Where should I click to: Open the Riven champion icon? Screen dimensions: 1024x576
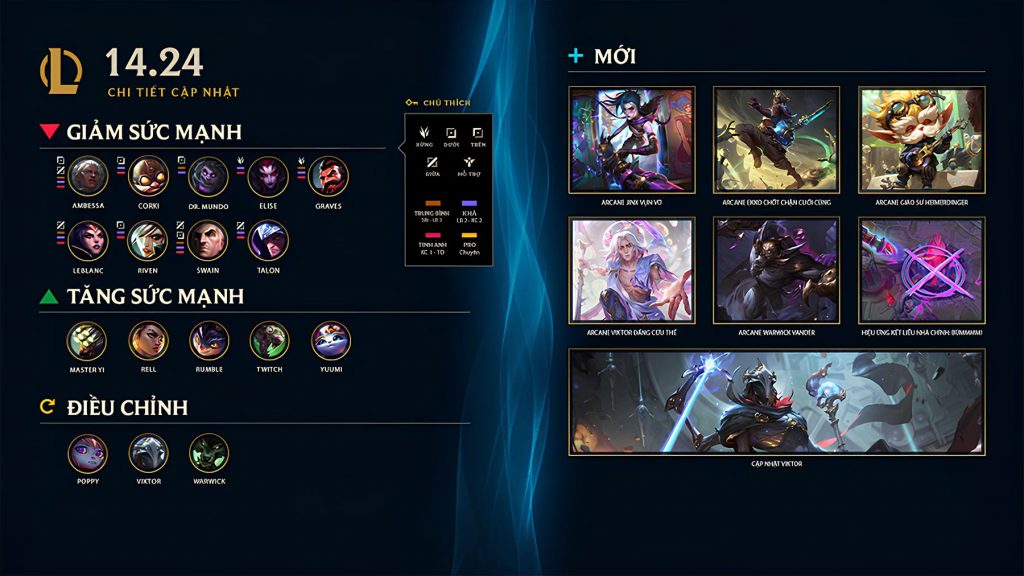(148, 241)
